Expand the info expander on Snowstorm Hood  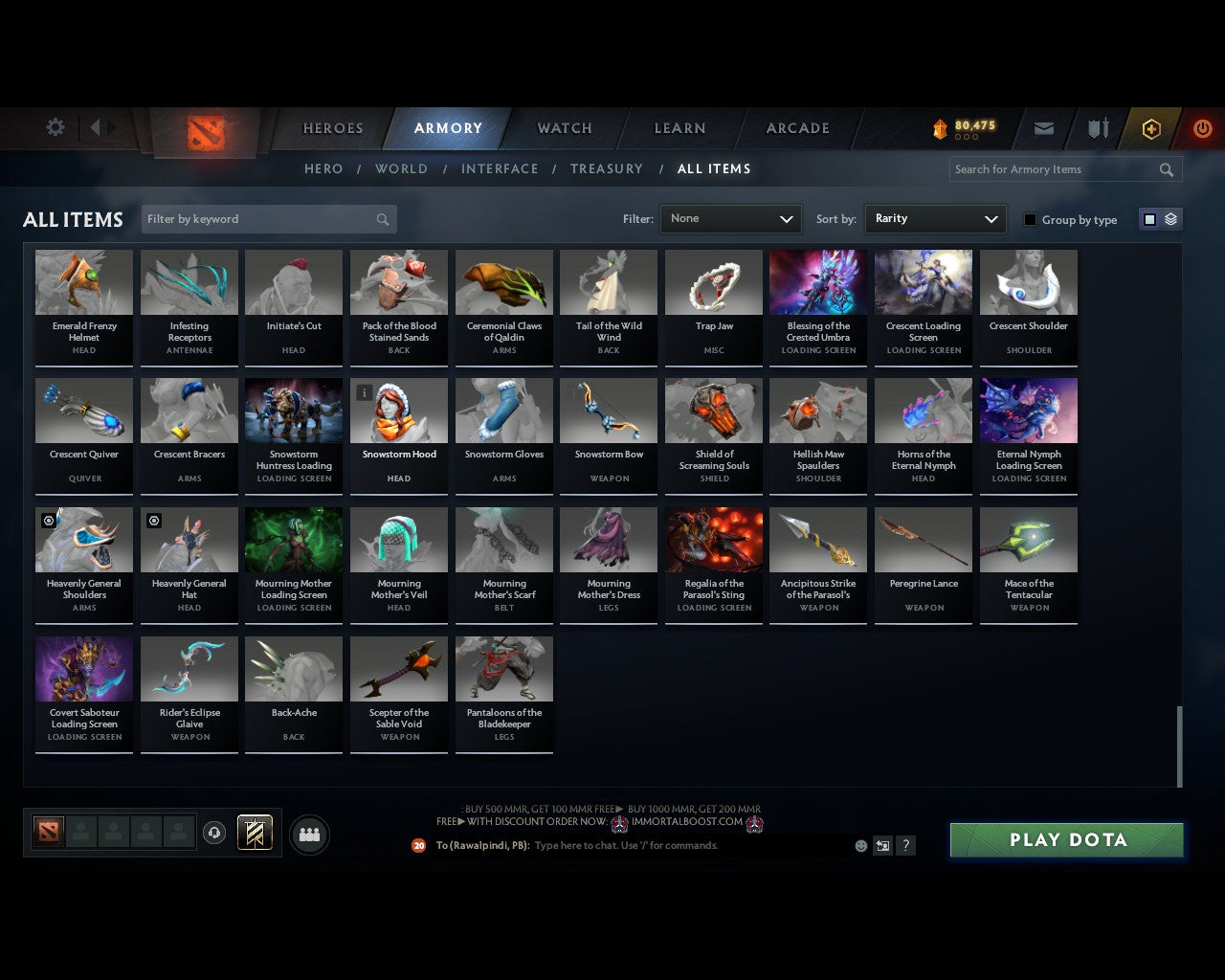tap(365, 392)
